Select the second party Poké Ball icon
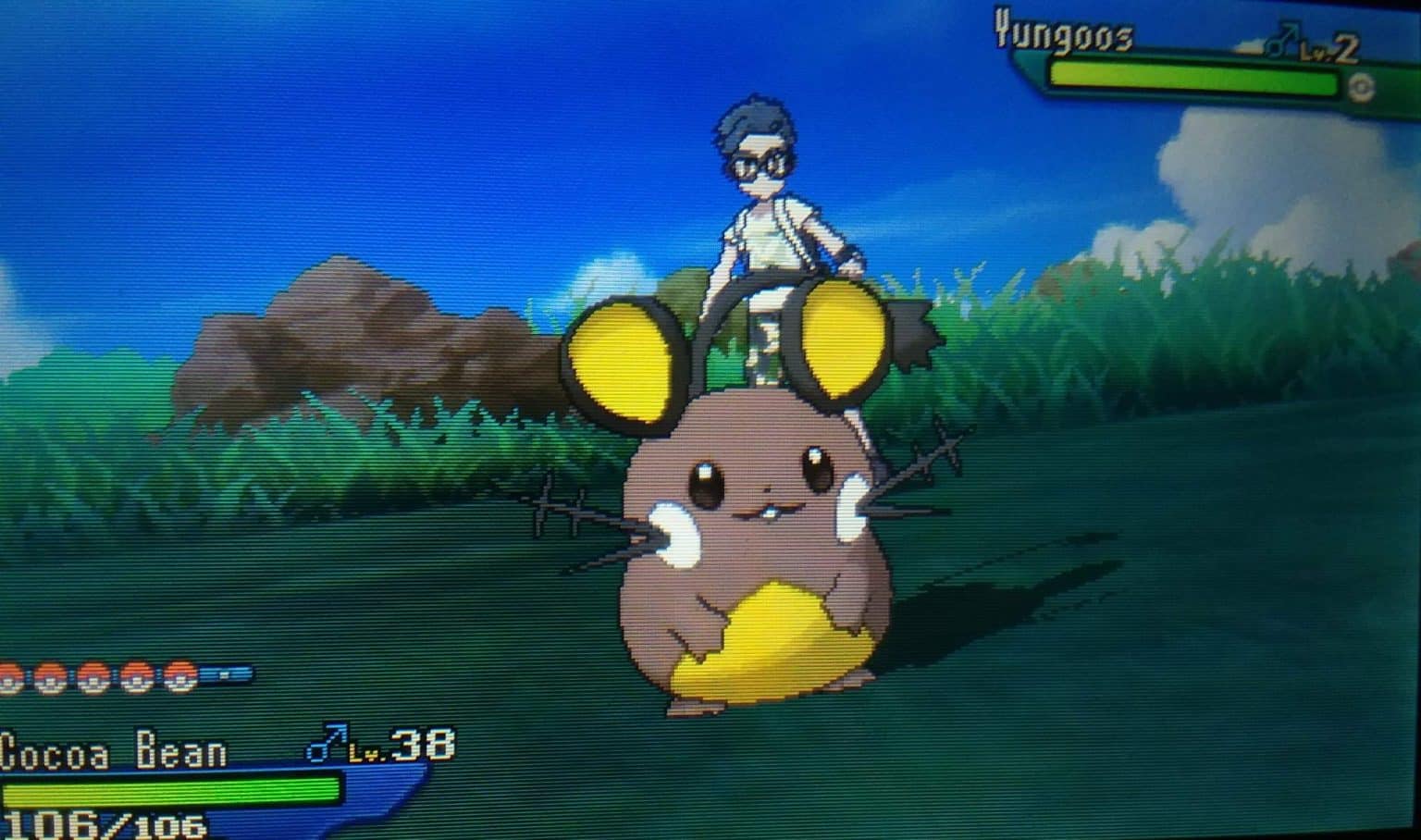 click(49, 677)
